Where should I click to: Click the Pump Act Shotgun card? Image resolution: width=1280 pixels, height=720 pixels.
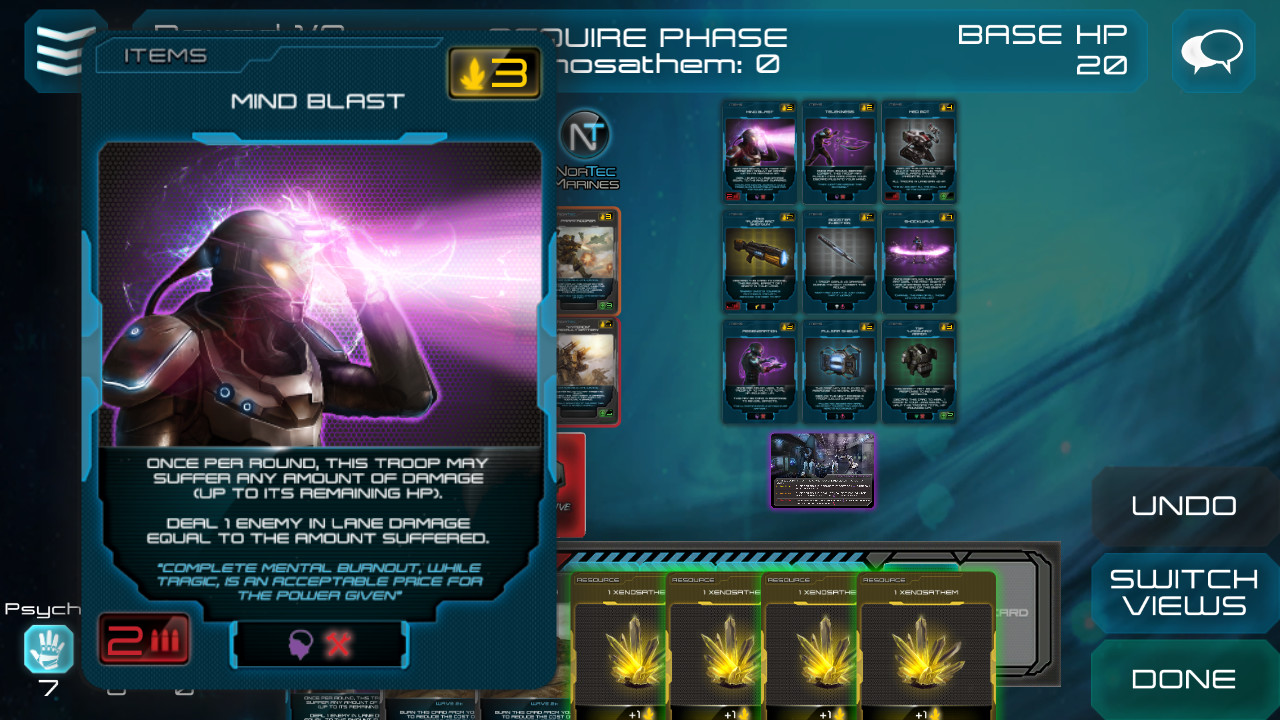tap(759, 262)
